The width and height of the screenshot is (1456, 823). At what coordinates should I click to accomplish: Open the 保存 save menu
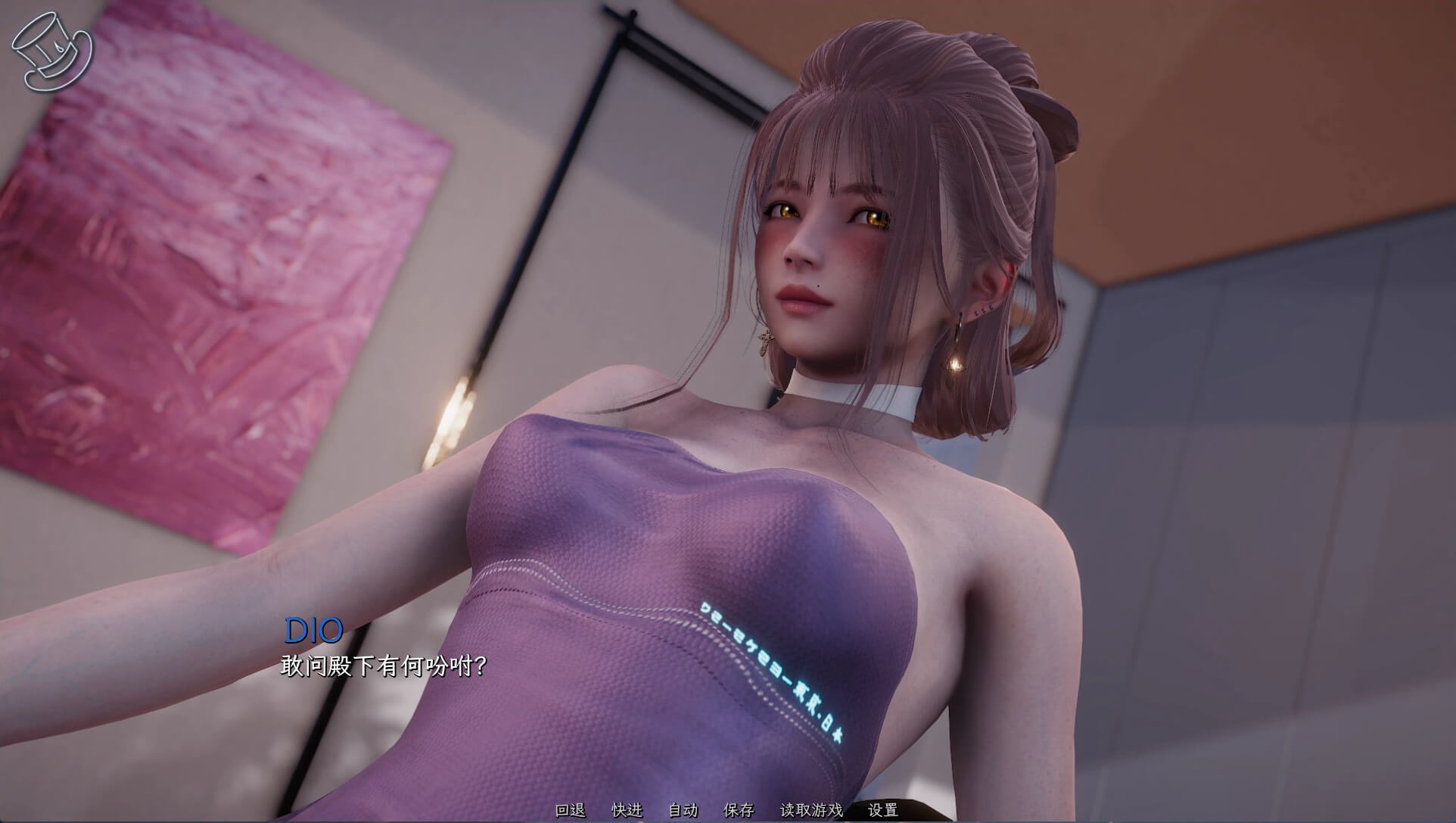(739, 810)
